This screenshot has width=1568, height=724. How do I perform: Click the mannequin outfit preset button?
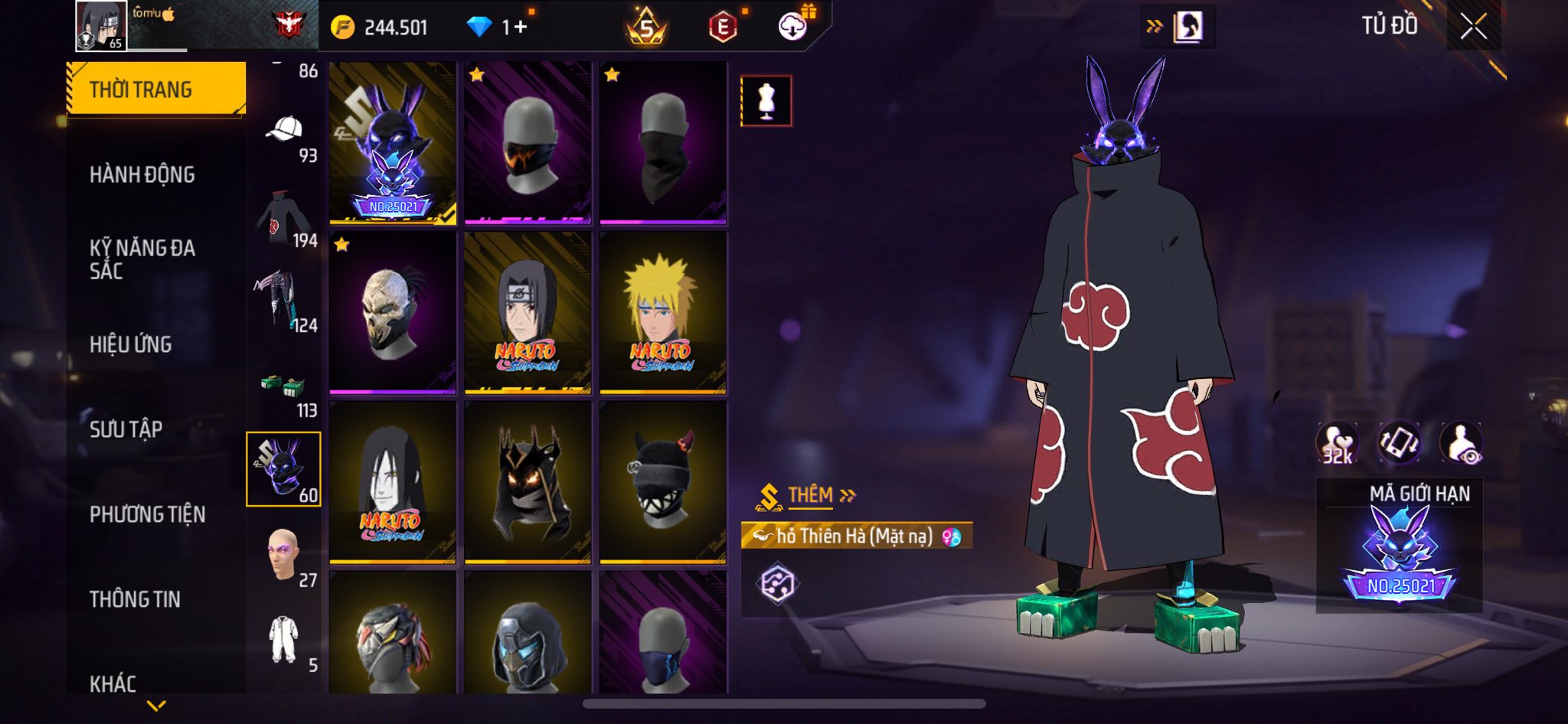766,100
